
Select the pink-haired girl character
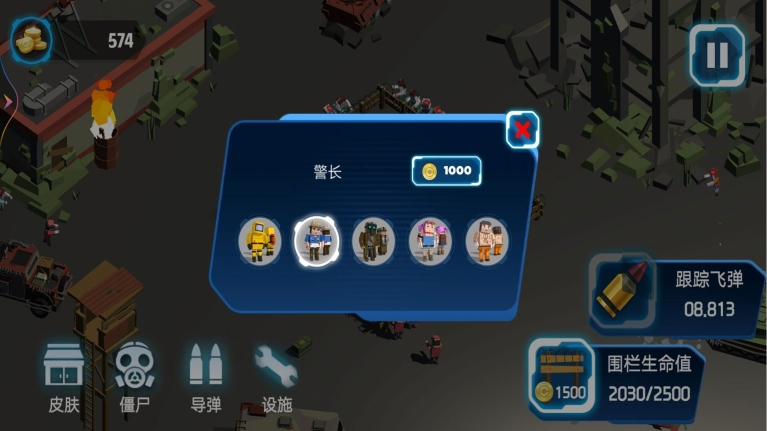click(x=430, y=240)
